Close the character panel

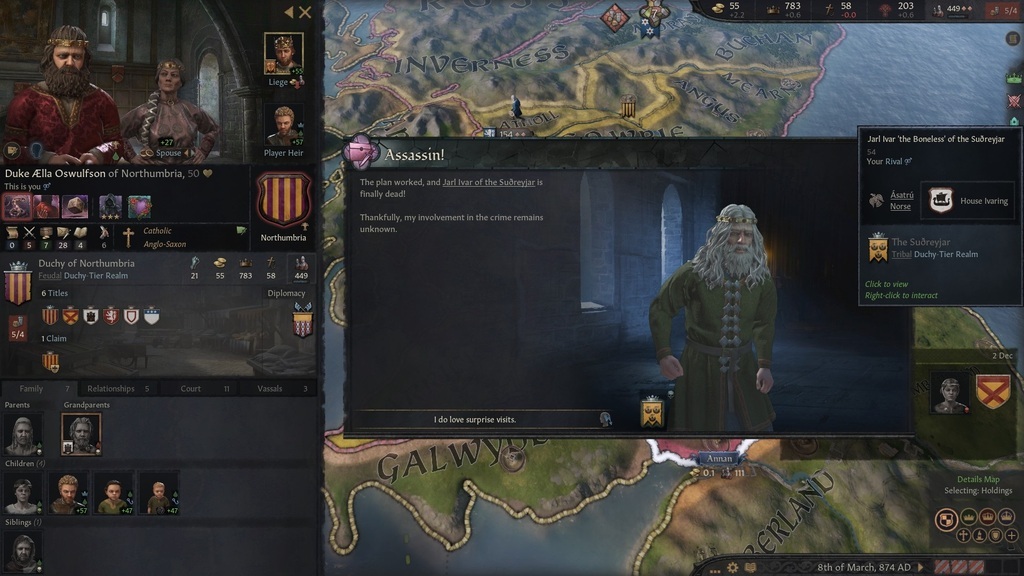[306, 12]
